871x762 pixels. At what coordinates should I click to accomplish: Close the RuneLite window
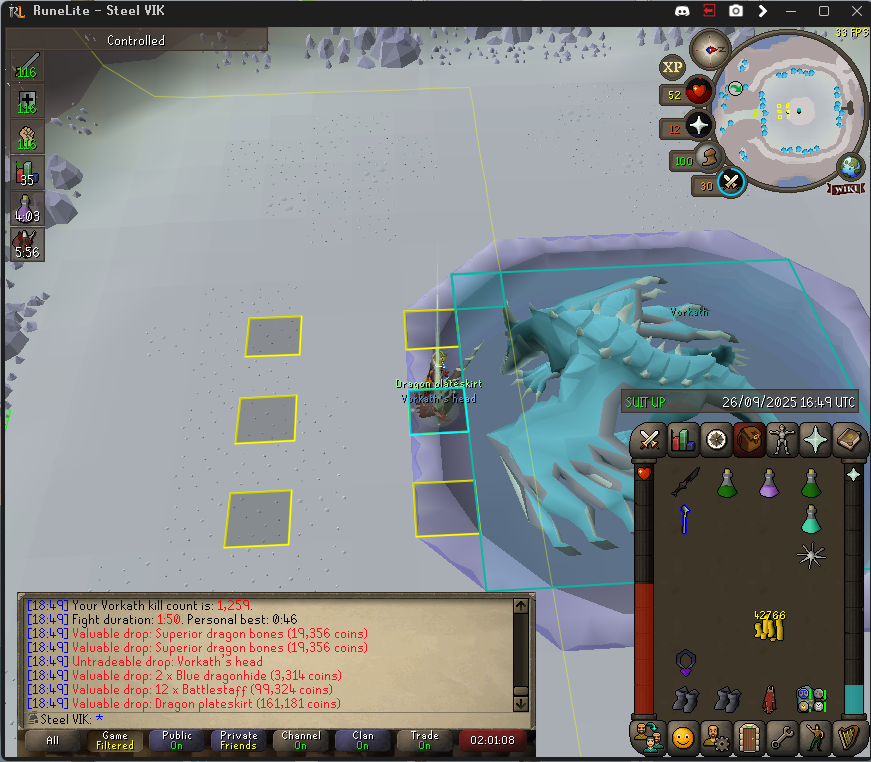coord(850,11)
